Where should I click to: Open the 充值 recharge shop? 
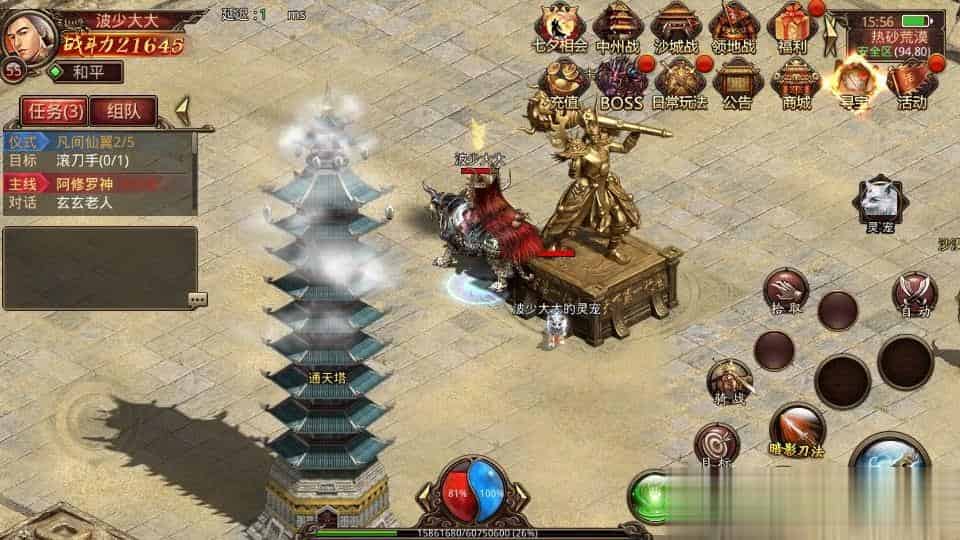click(x=563, y=80)
